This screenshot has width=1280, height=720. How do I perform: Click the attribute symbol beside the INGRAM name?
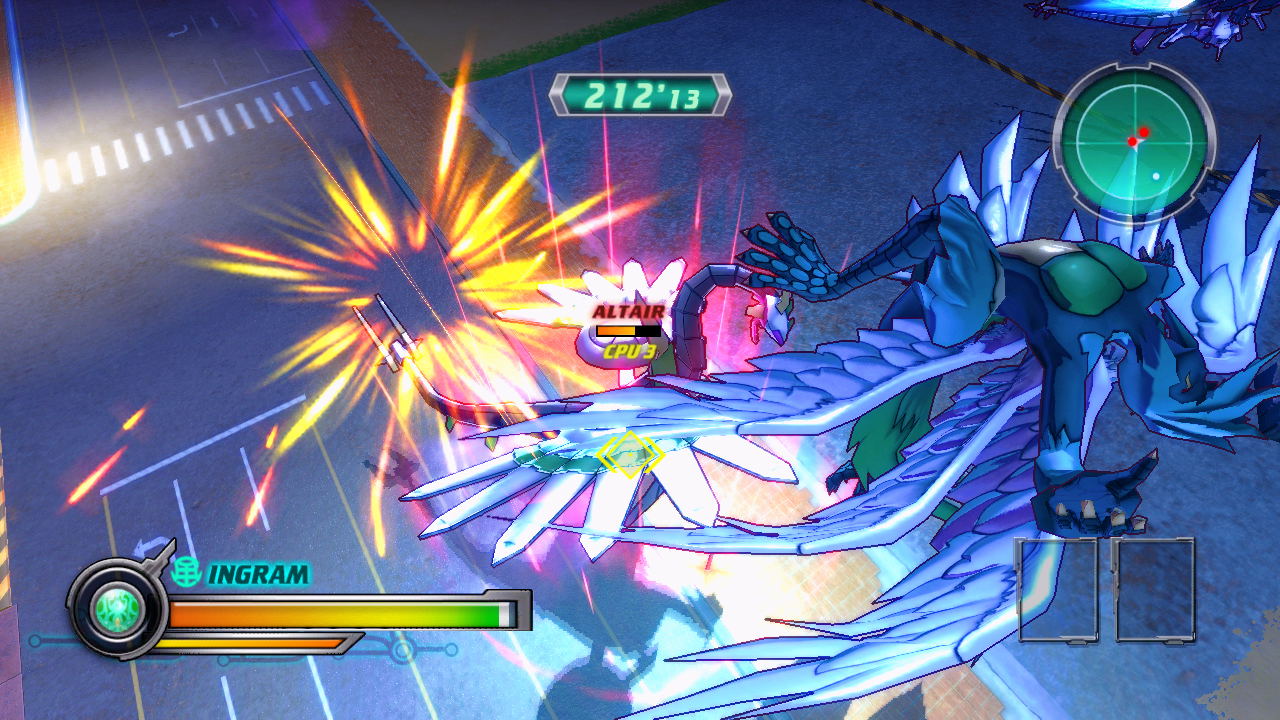186,572
